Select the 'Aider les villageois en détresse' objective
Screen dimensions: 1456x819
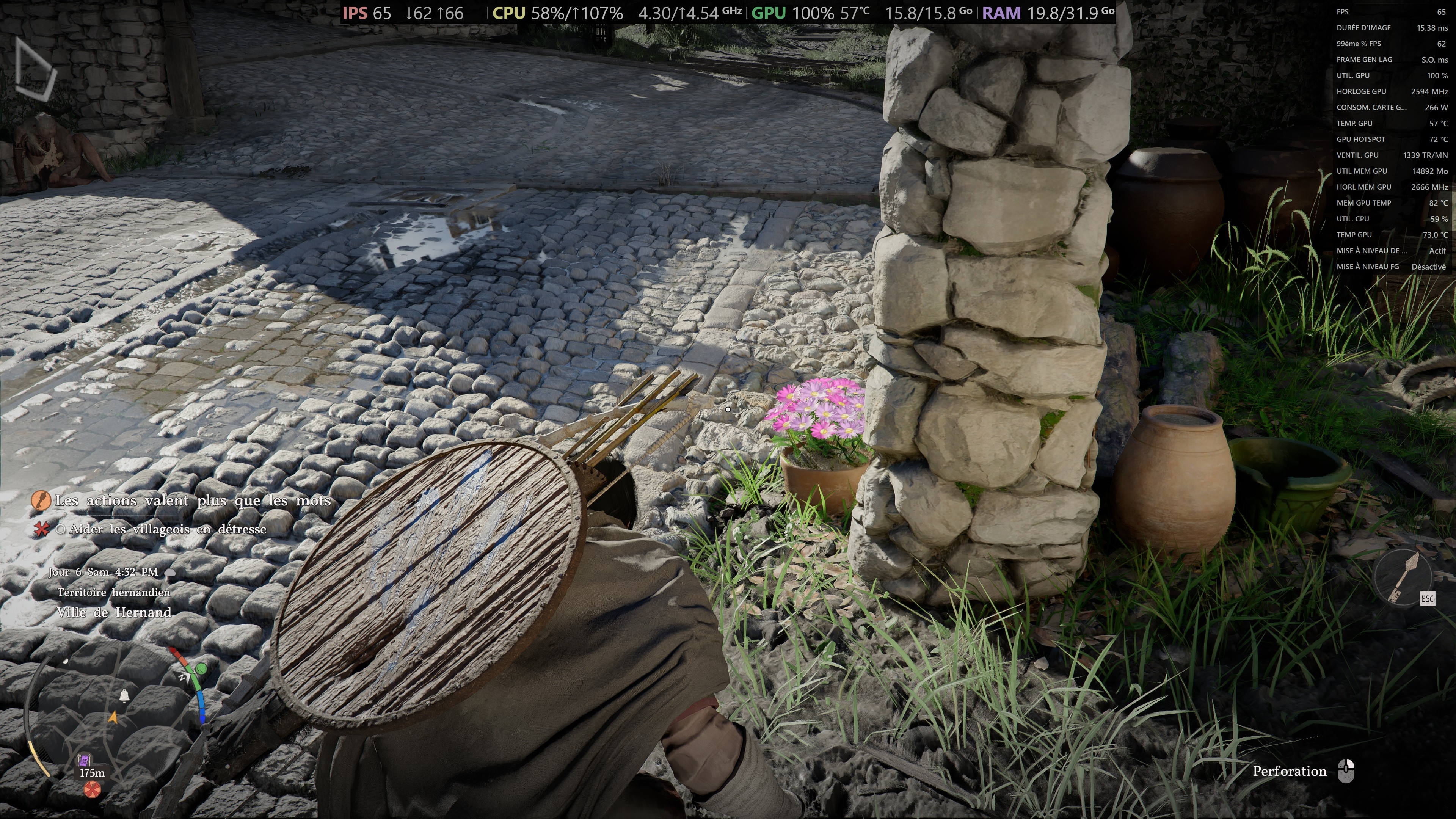167,530
